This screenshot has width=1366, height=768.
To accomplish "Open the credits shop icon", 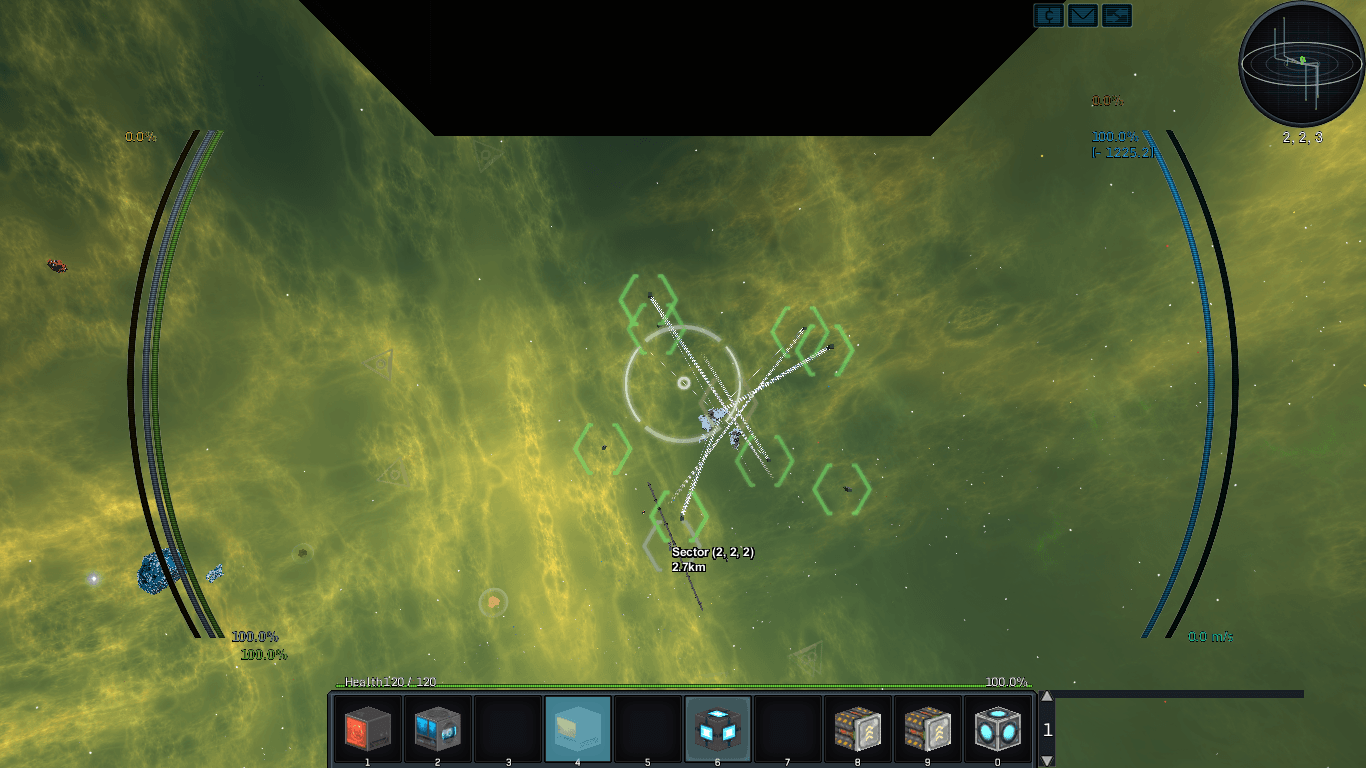I will pos(1048,15).
